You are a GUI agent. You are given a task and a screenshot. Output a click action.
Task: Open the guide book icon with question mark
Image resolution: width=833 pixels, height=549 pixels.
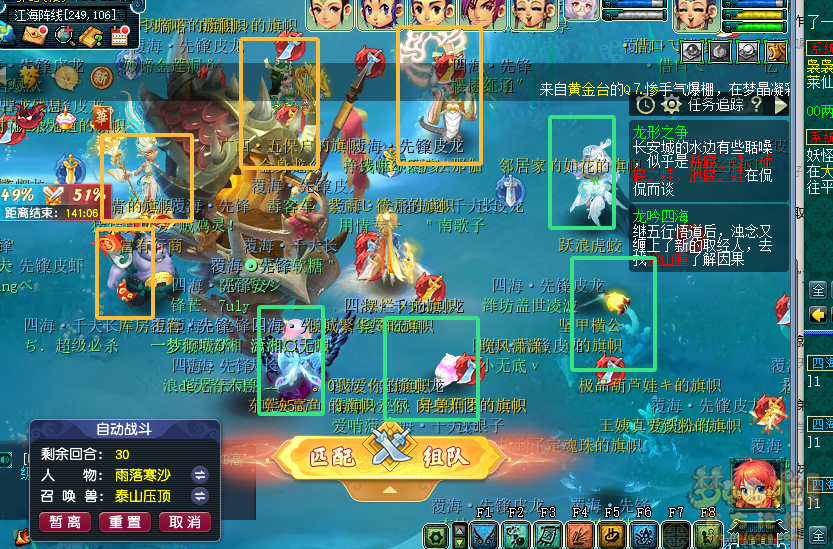93,37
